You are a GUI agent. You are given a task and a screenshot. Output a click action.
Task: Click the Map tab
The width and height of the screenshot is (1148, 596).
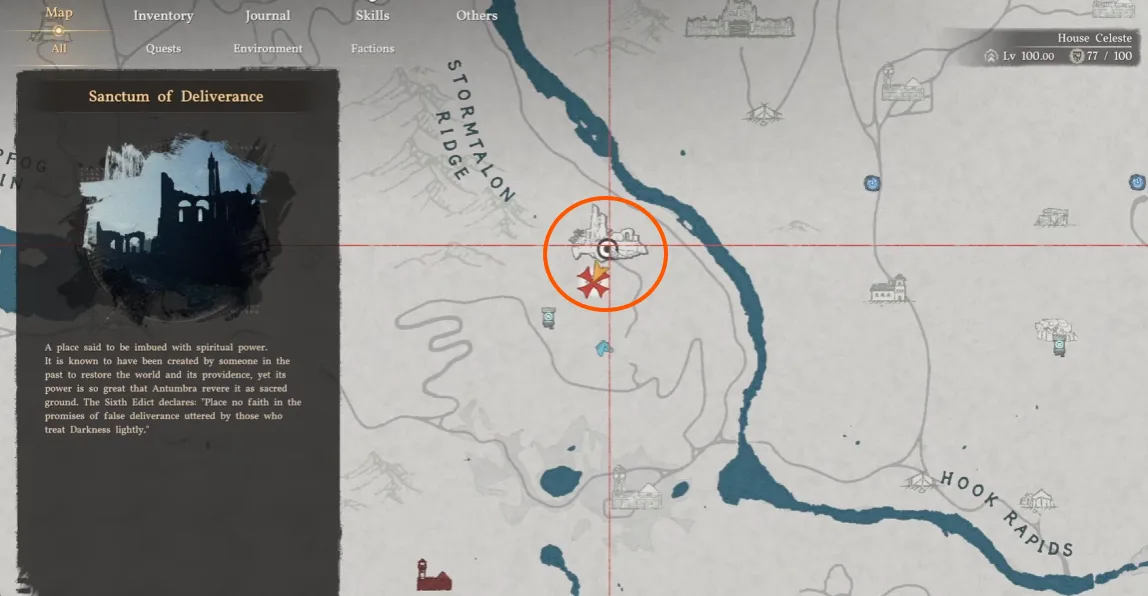pos(59,14)
